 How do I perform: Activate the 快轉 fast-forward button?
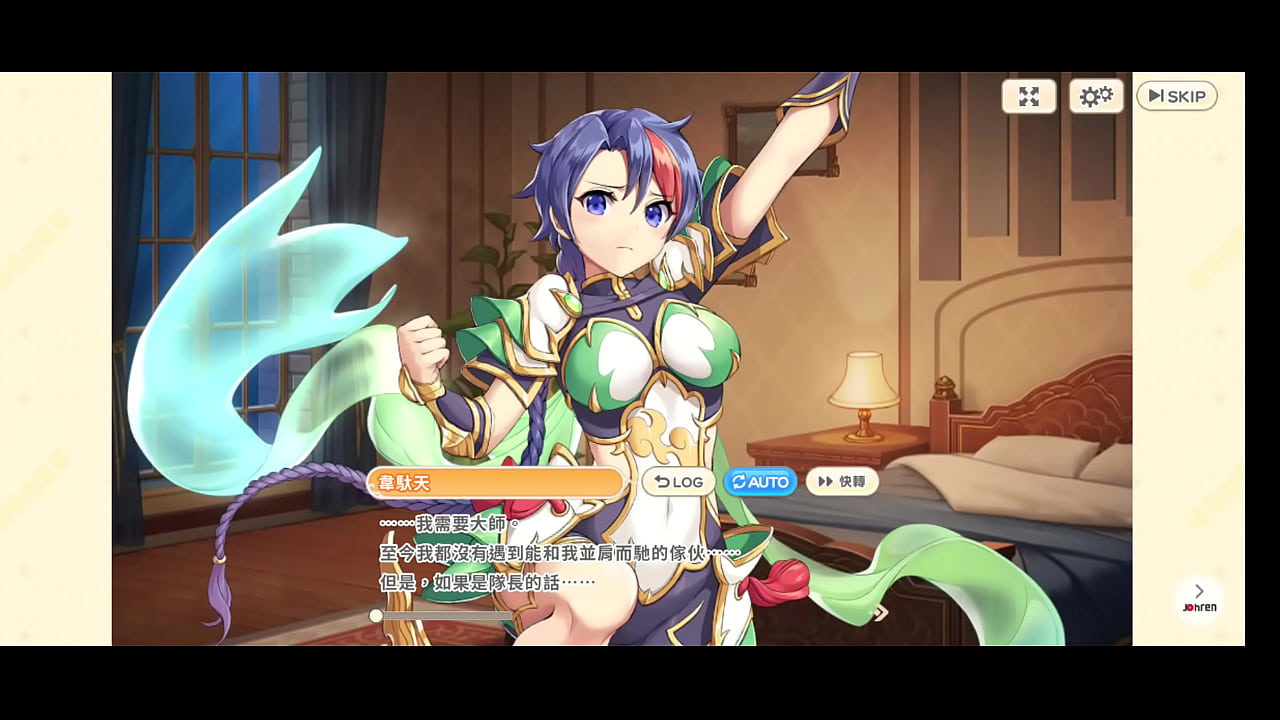click(x=842, y=482)
